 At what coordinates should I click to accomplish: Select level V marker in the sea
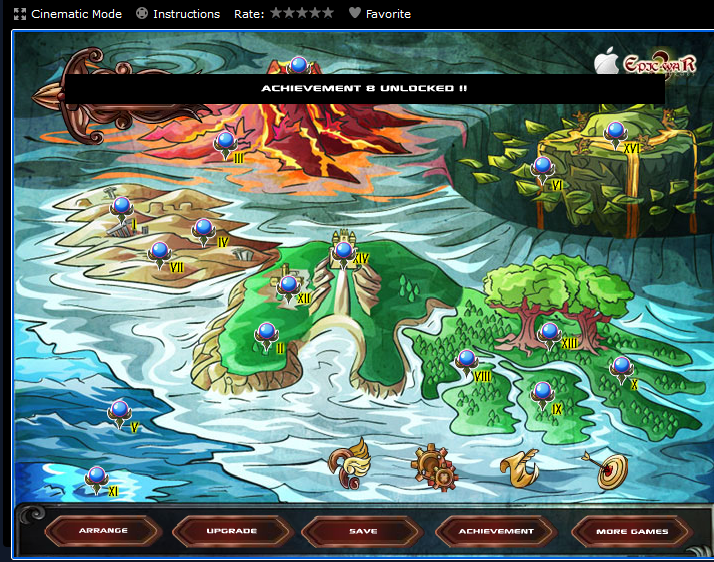(119, 412)
